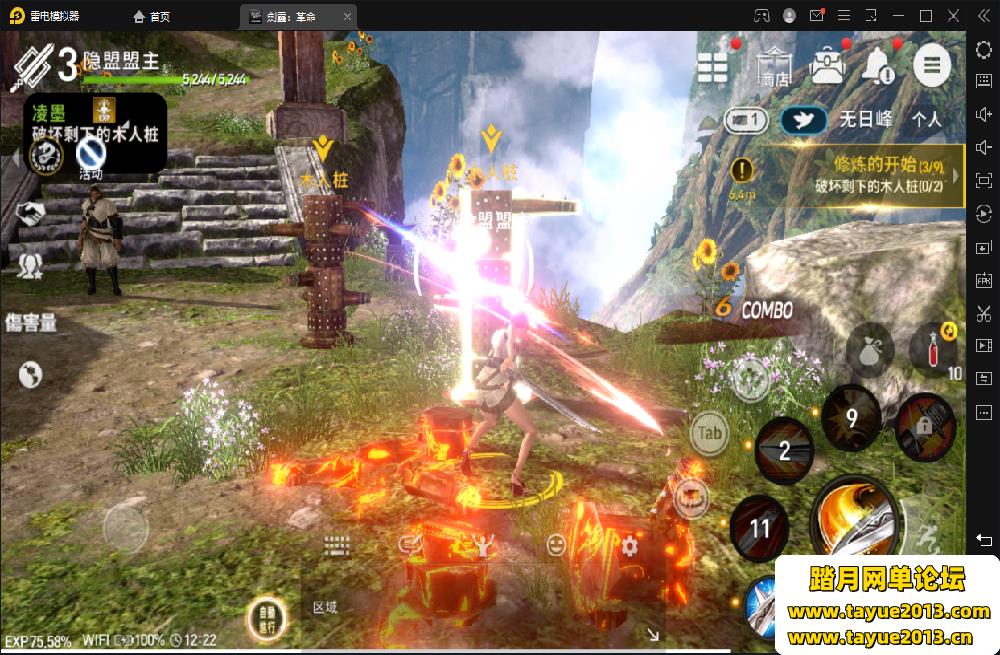
Task: Activate the skill showing cooldown 9
Action: click(x=851, y=417)
